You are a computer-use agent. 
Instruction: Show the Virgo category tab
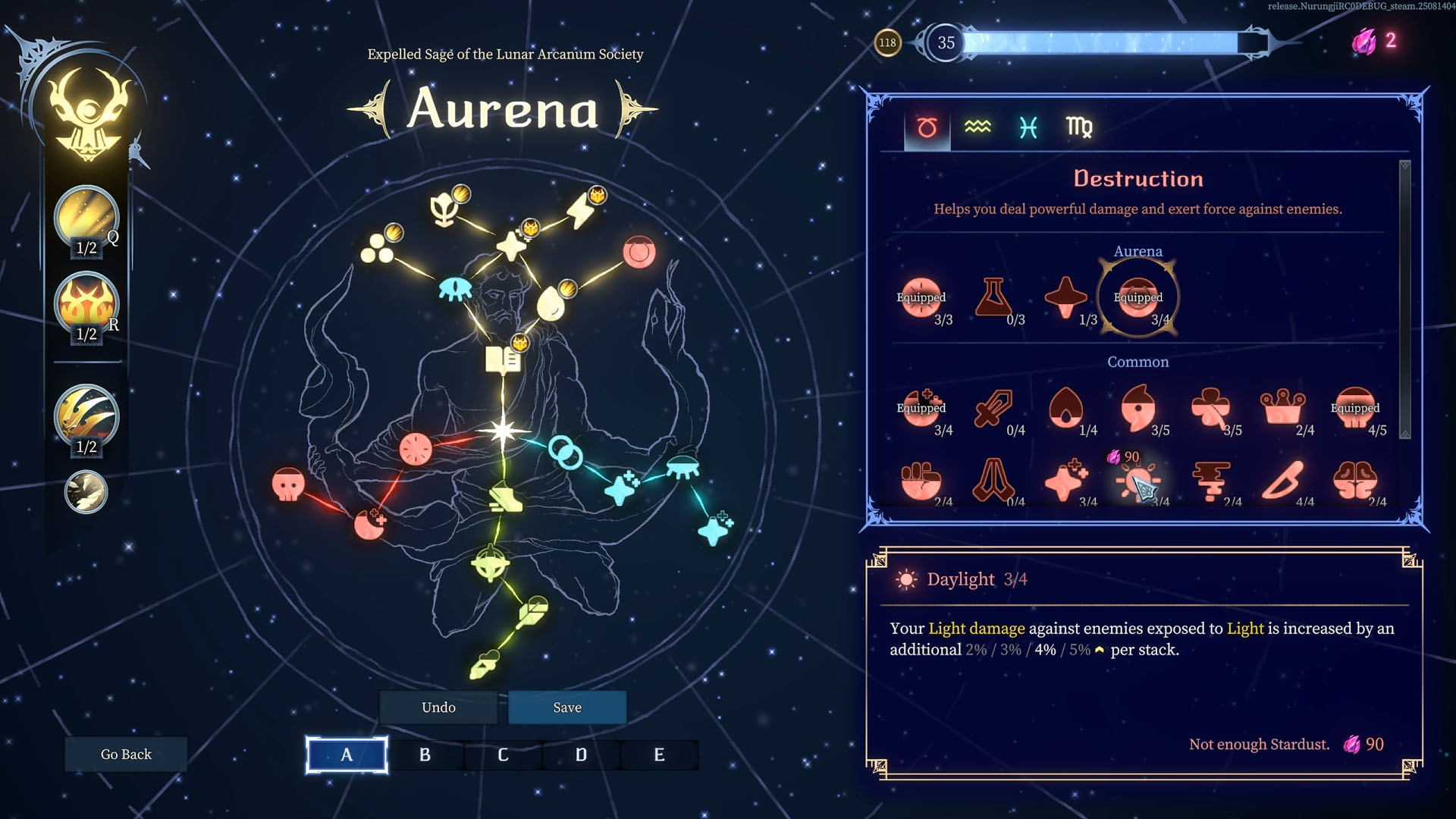(x=1078, y=127)
